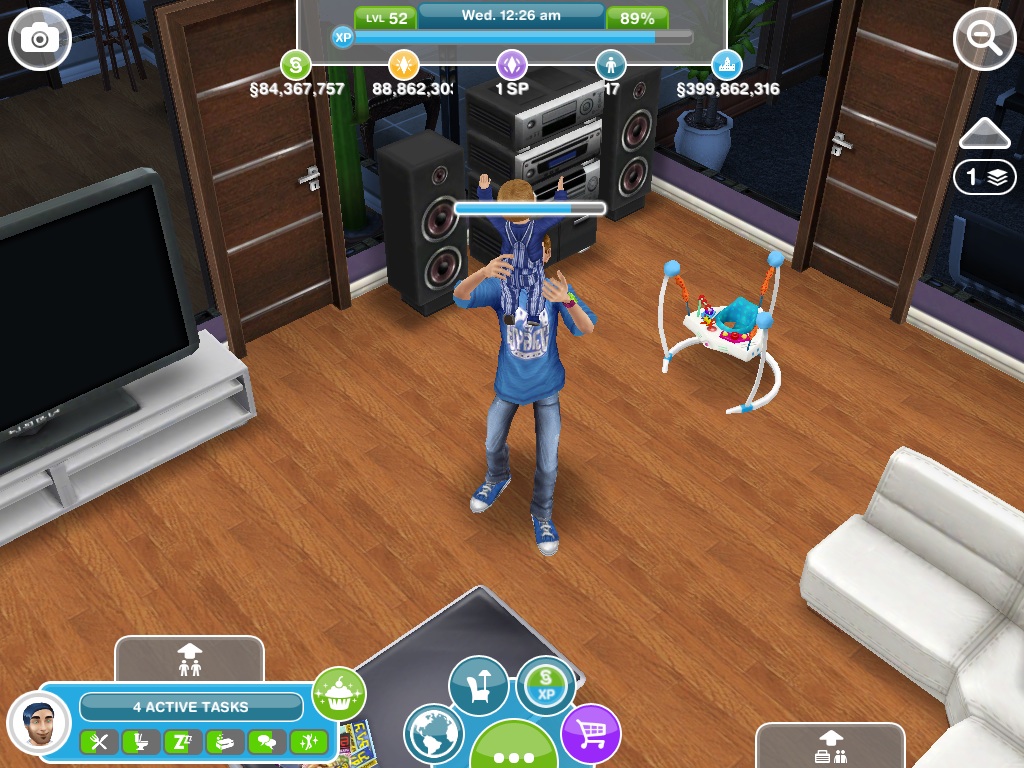1024x768 pixels.
Task: Open the purple shopping cart store
Action: coord(590,734)
